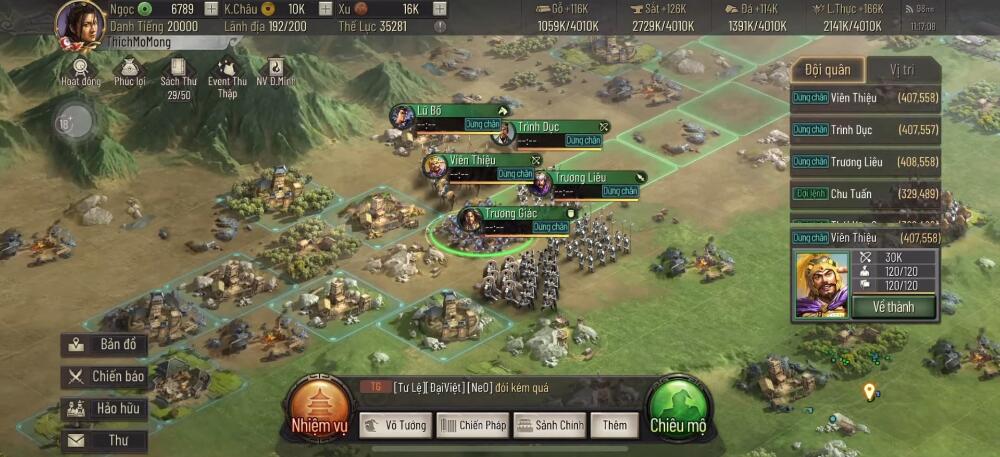The image size is (1000, 457).
Task: Select the Đội quân tab
Action: coord(827,69)
